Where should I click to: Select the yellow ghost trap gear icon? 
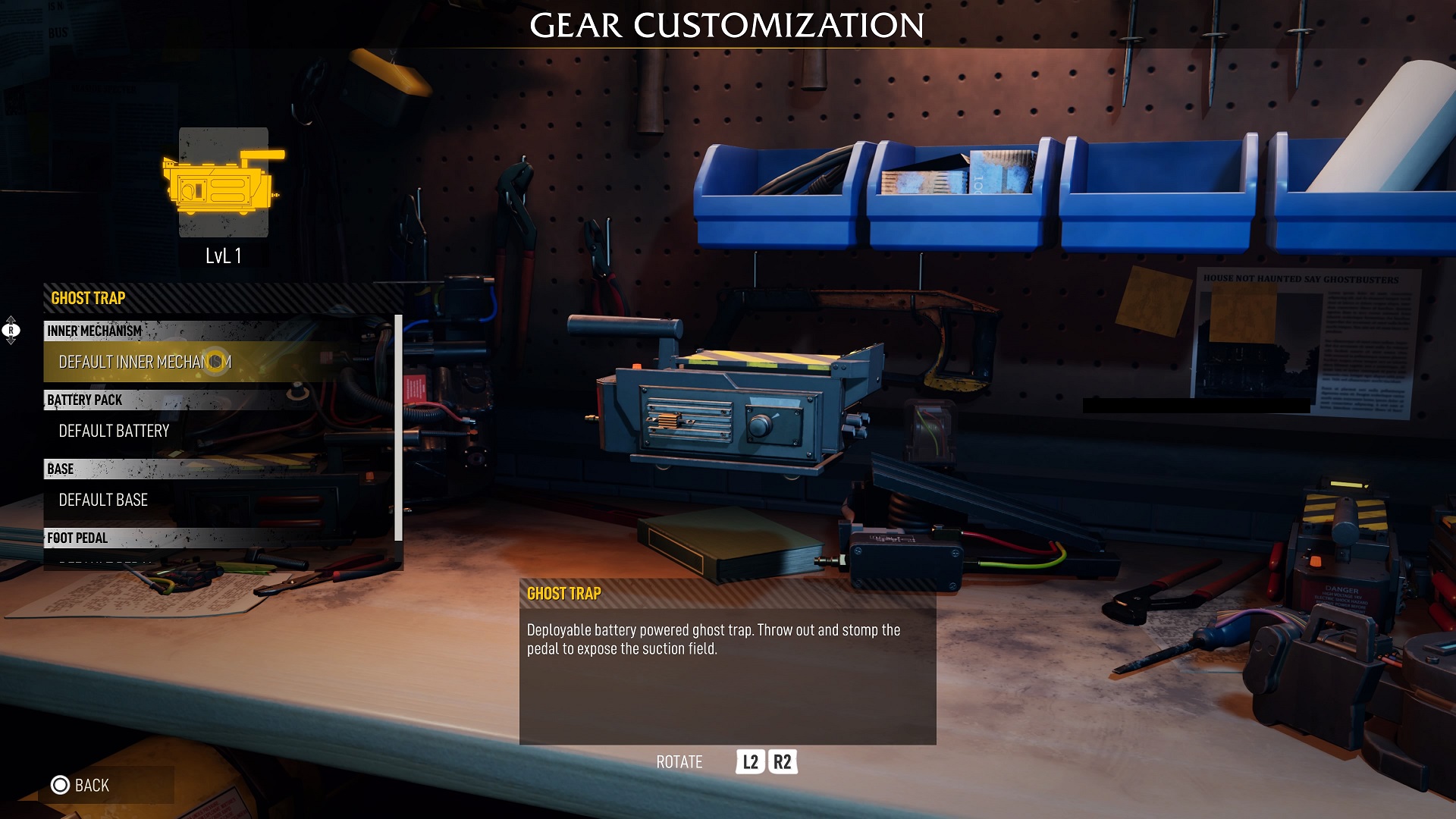point(223,183)
